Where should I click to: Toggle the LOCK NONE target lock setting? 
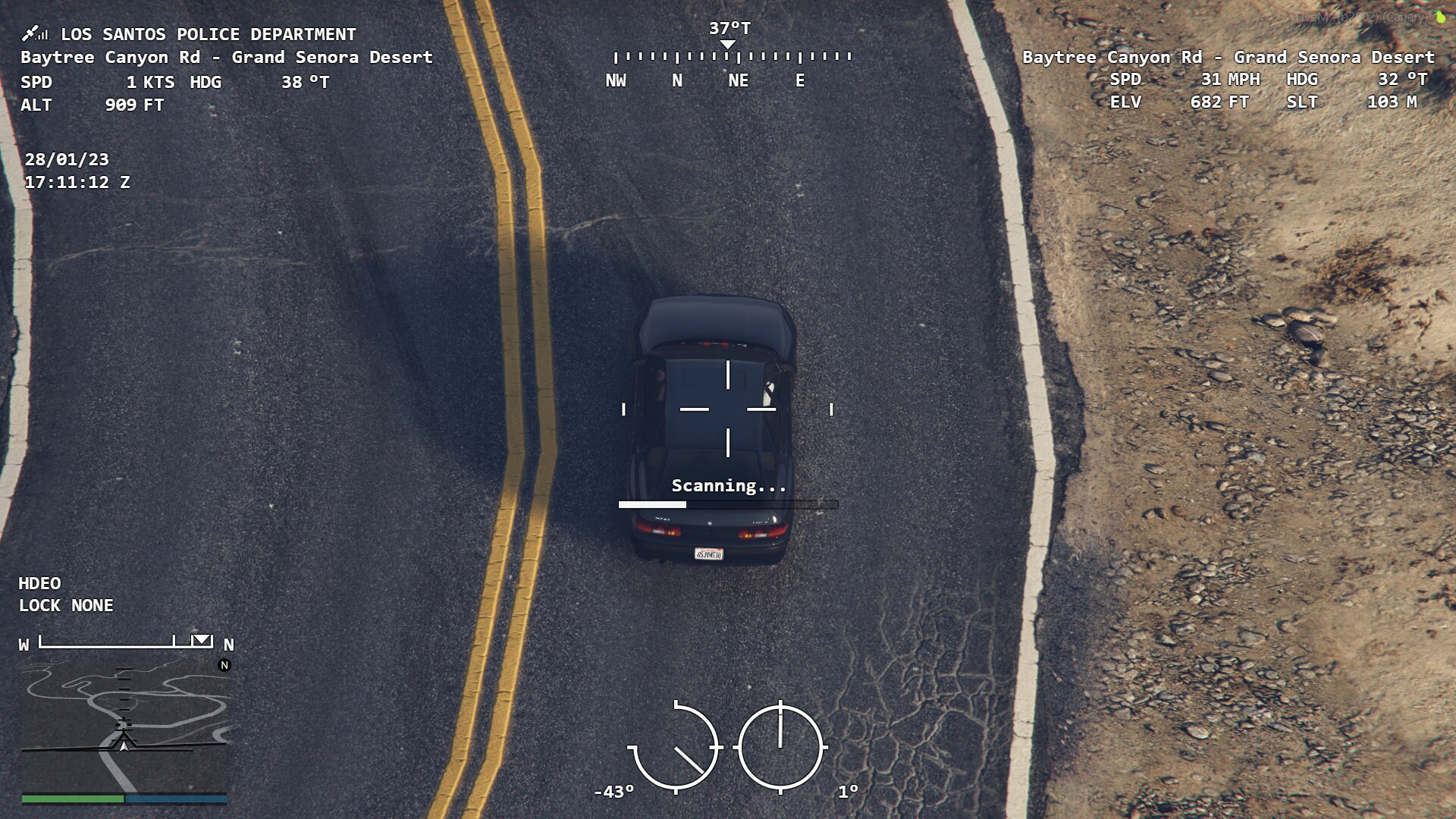(x=65, y=605)
